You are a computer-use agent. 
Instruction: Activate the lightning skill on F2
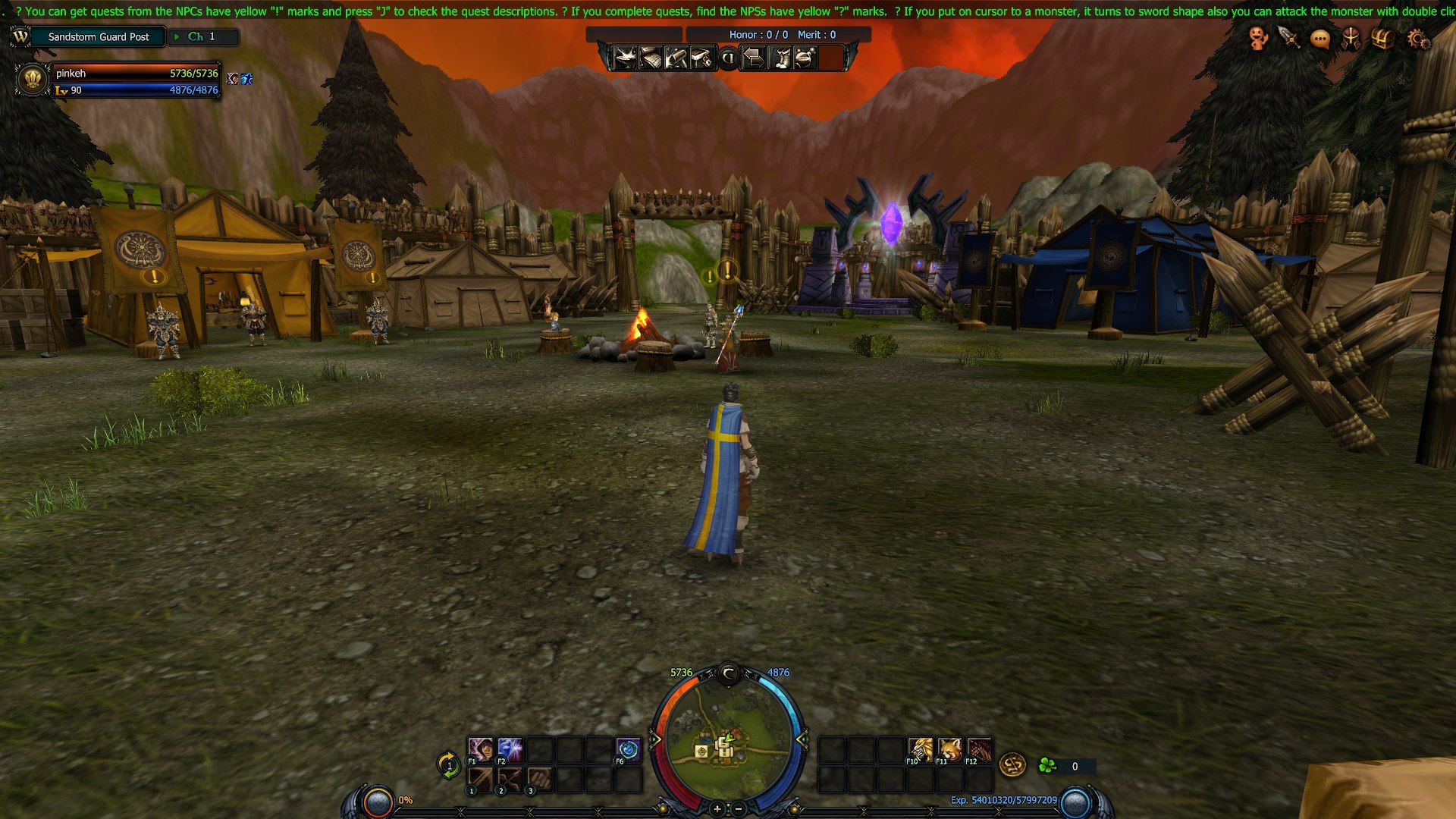(510, 750)
